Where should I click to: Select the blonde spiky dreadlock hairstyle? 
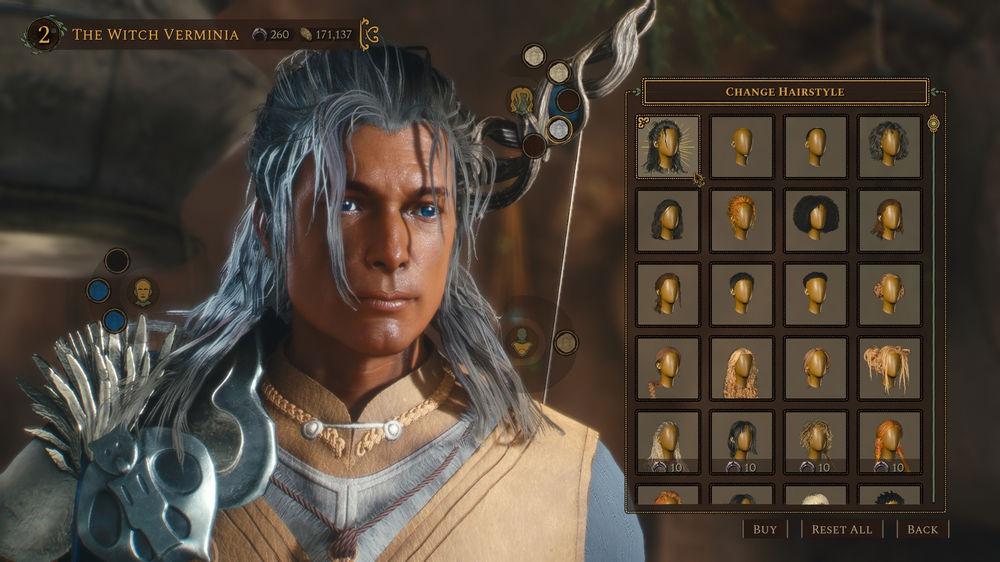[890, 368]
